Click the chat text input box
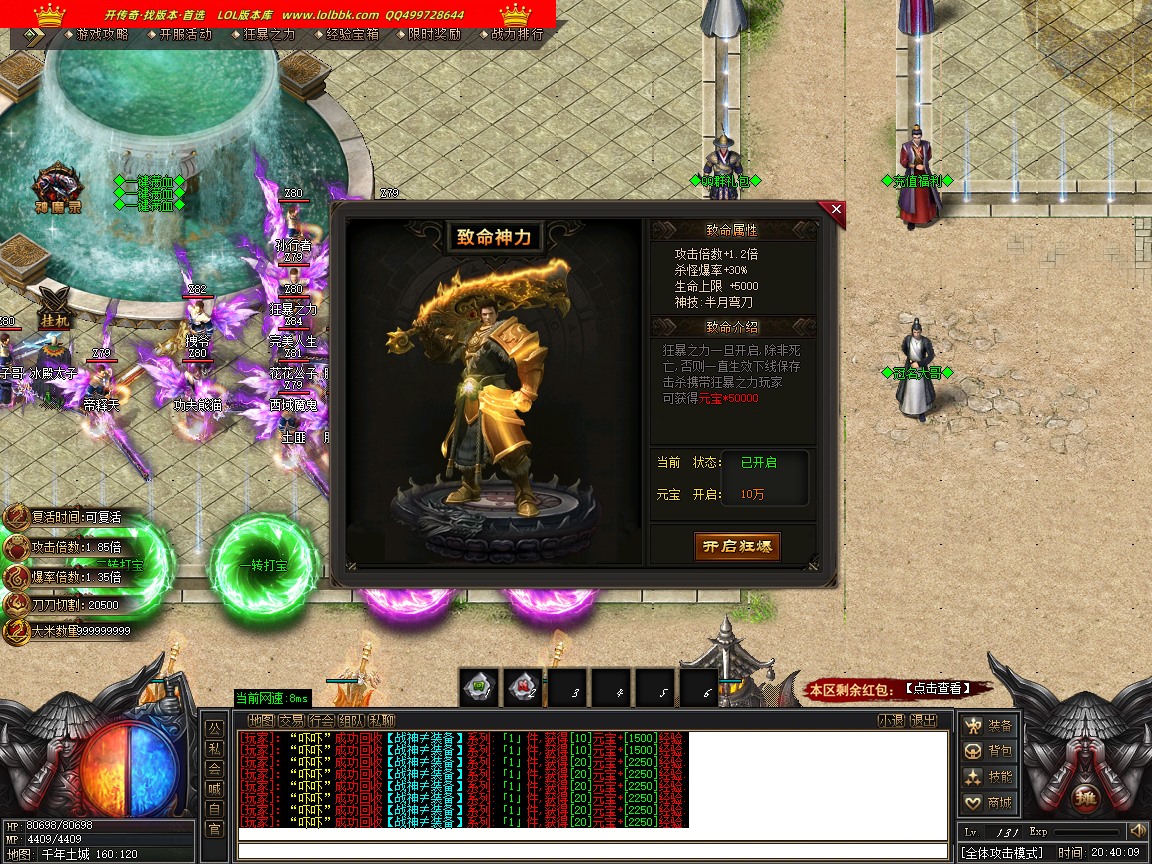This screenshot has width=1152, height=864. 592,851
